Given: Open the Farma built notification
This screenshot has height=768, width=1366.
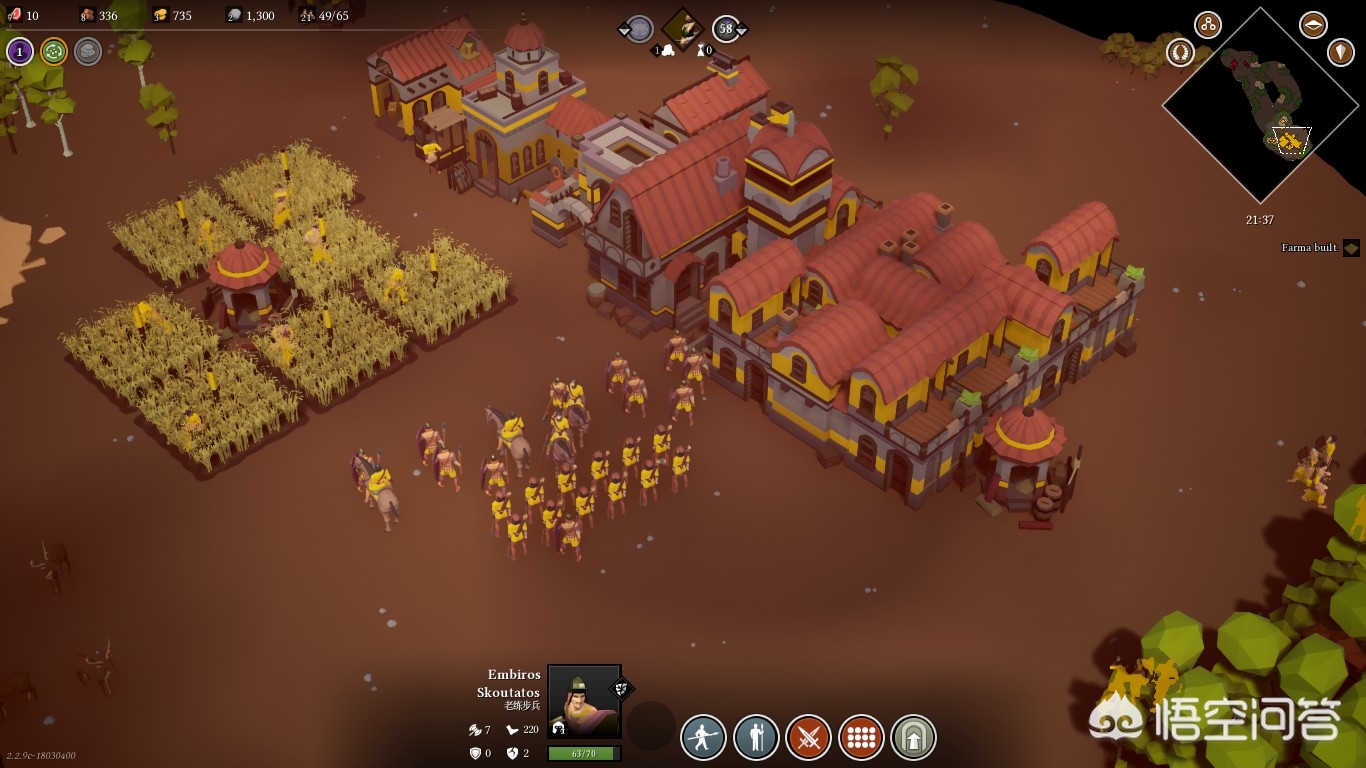Looking at the screenshot, I should [x=1350, y=247].
